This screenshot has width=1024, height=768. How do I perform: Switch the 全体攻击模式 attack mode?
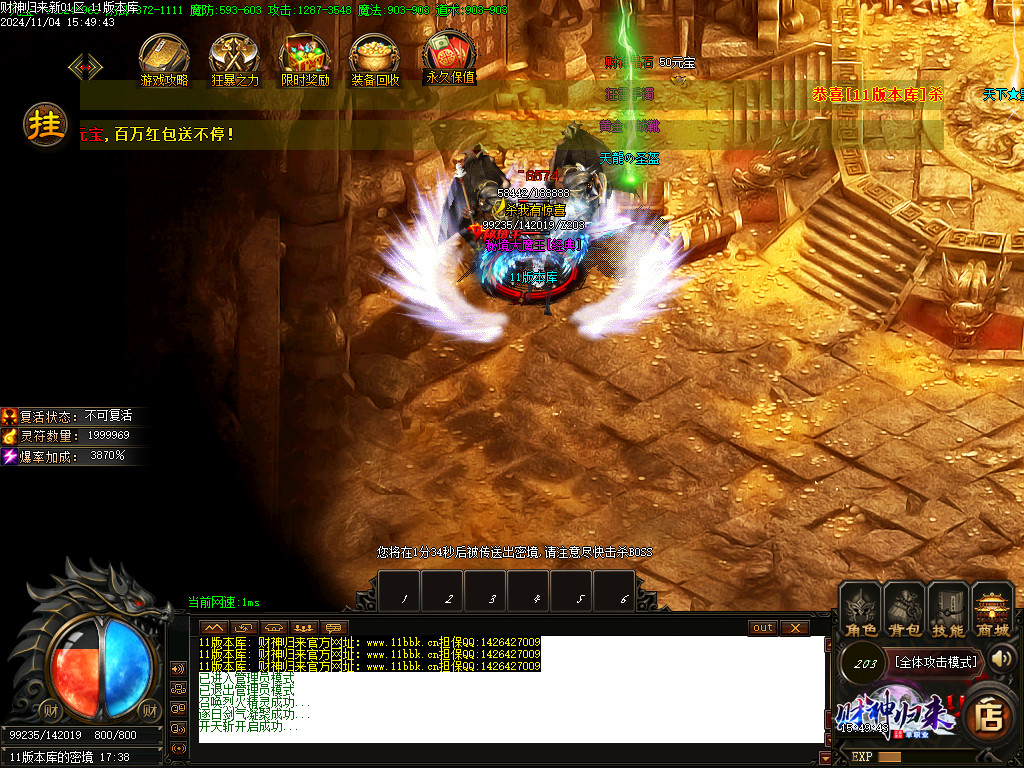coord(935,662)
